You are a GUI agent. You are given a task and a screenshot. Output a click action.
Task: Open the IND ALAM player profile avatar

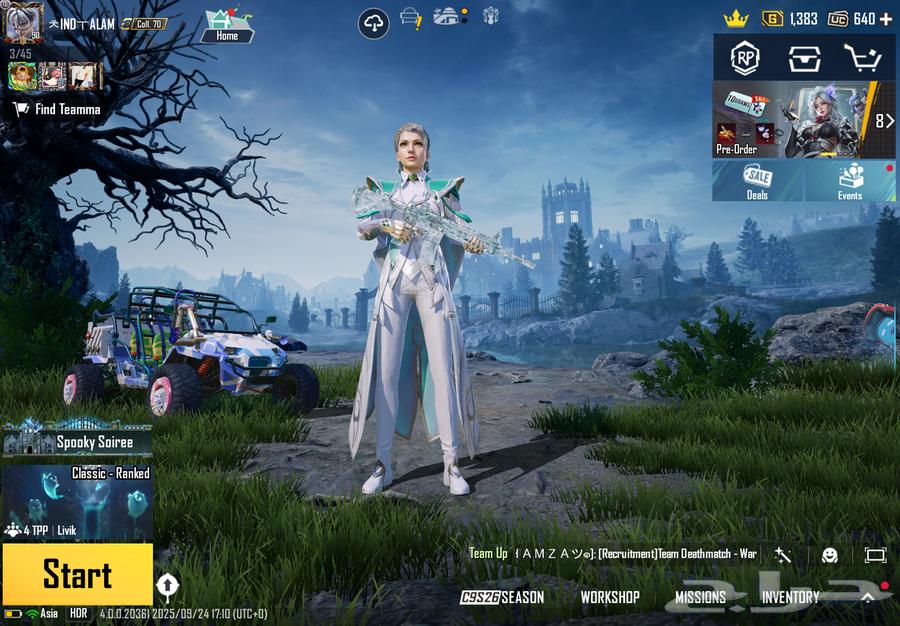click(x=23, y=23)
